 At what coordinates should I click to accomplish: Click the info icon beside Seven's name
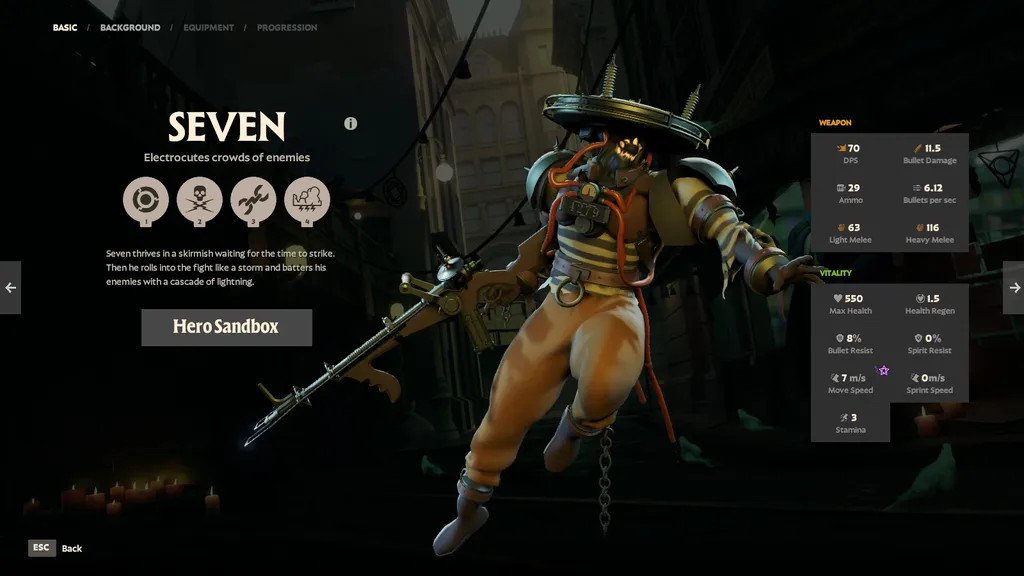tap(351, 124)
